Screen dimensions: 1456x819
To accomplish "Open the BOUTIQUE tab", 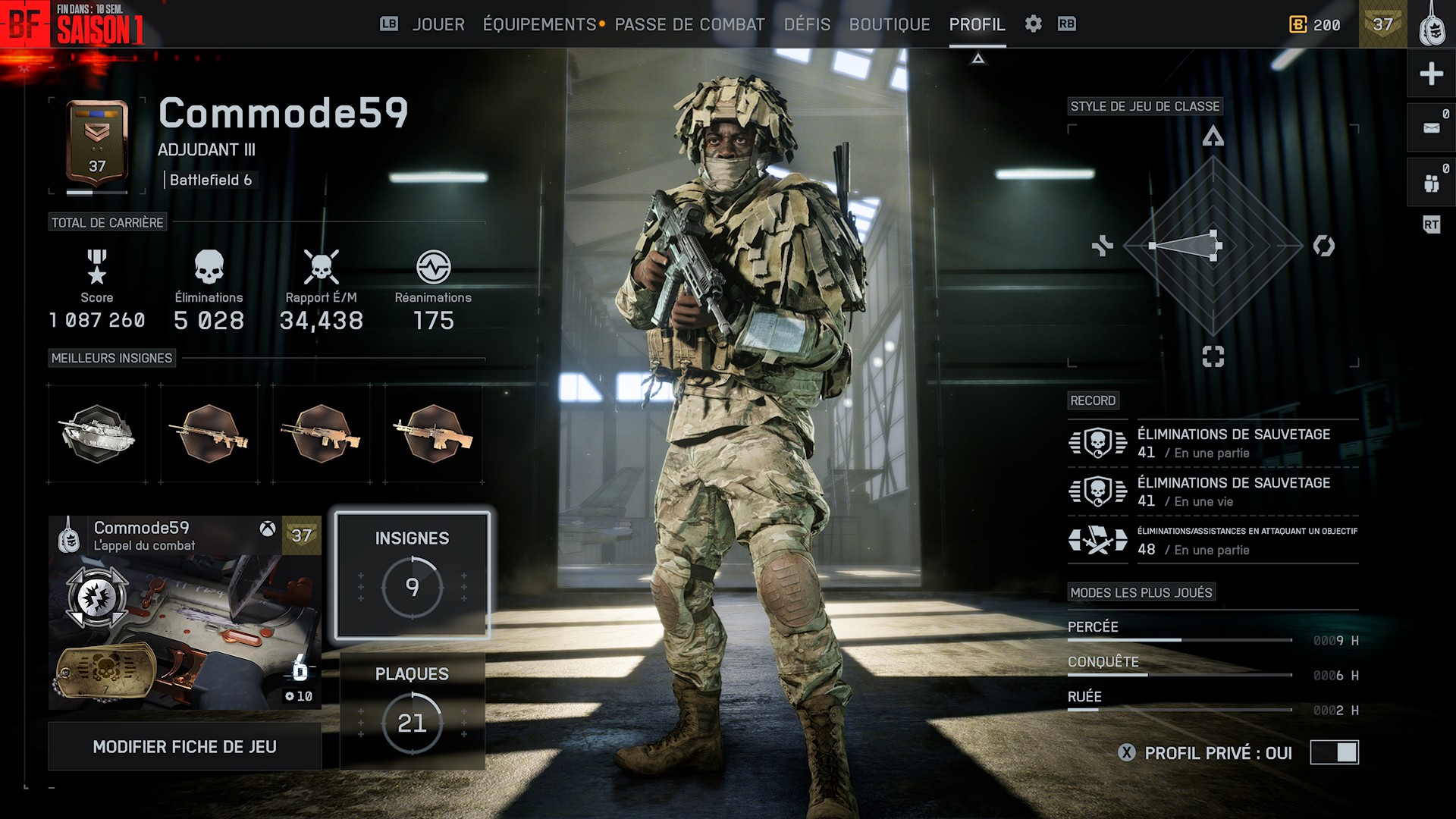I will (x=890, y=24).
